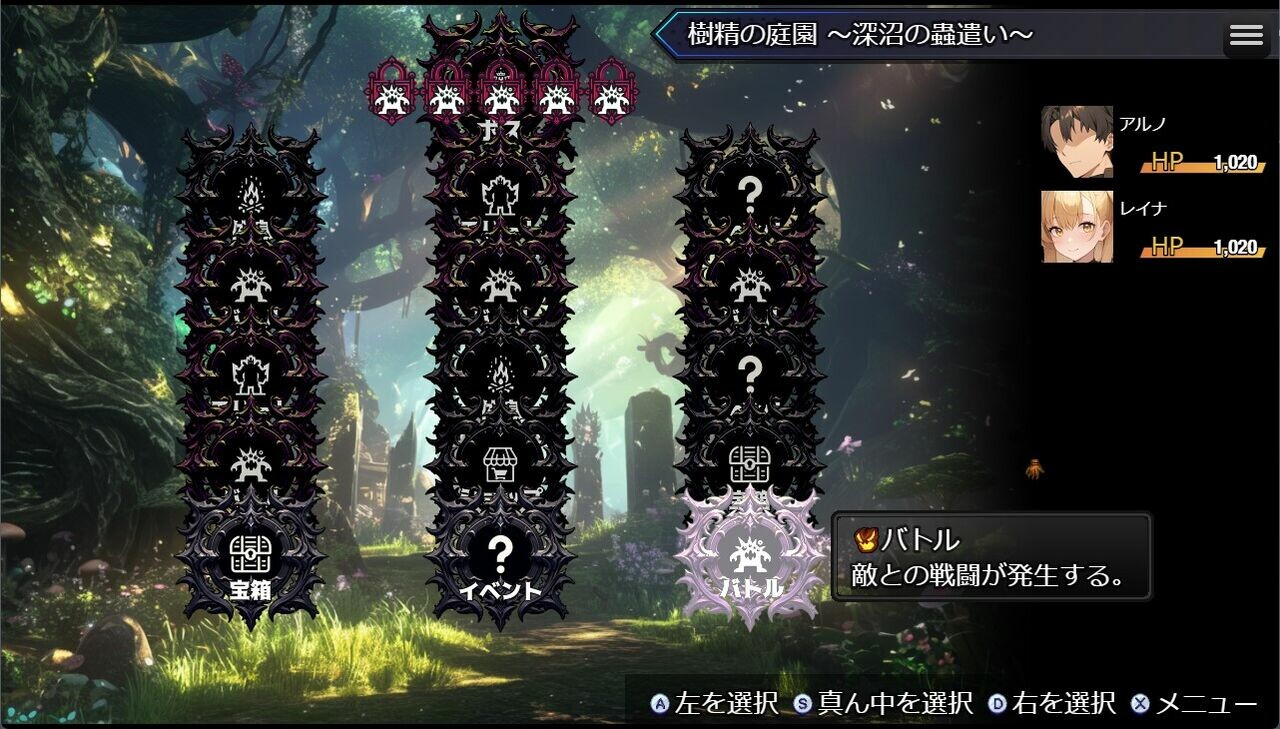This screenshot has height=729, width=1280.
Task: Click the 樹精の庭園 stage title banner
Action: point(860,34)
